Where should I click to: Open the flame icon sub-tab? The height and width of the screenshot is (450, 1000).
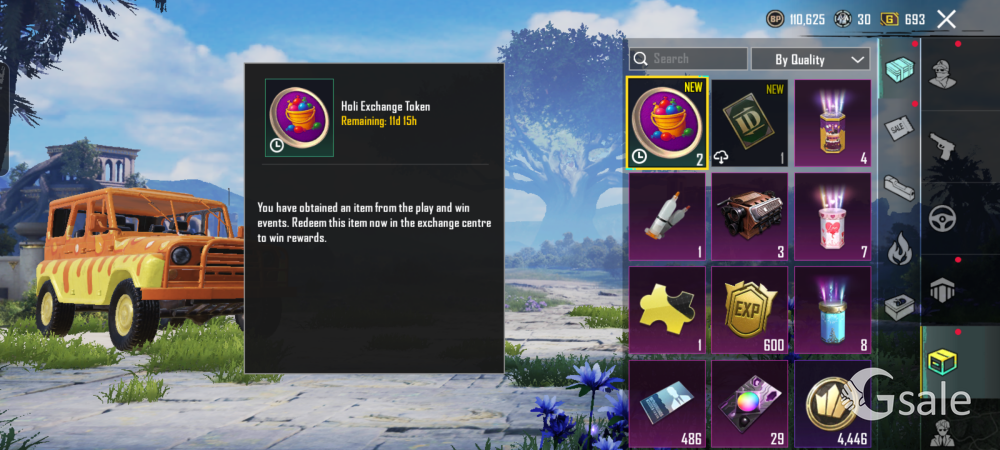click(x=898, y=245)
